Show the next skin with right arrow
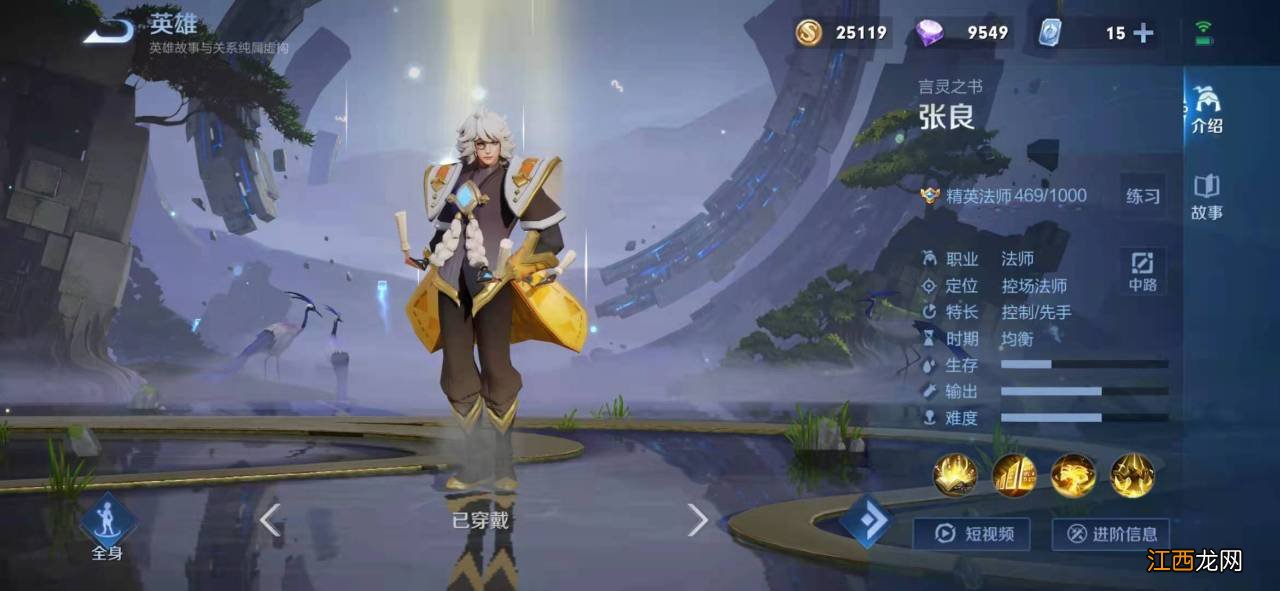1280x591 pixels. [x=697, y=519]
